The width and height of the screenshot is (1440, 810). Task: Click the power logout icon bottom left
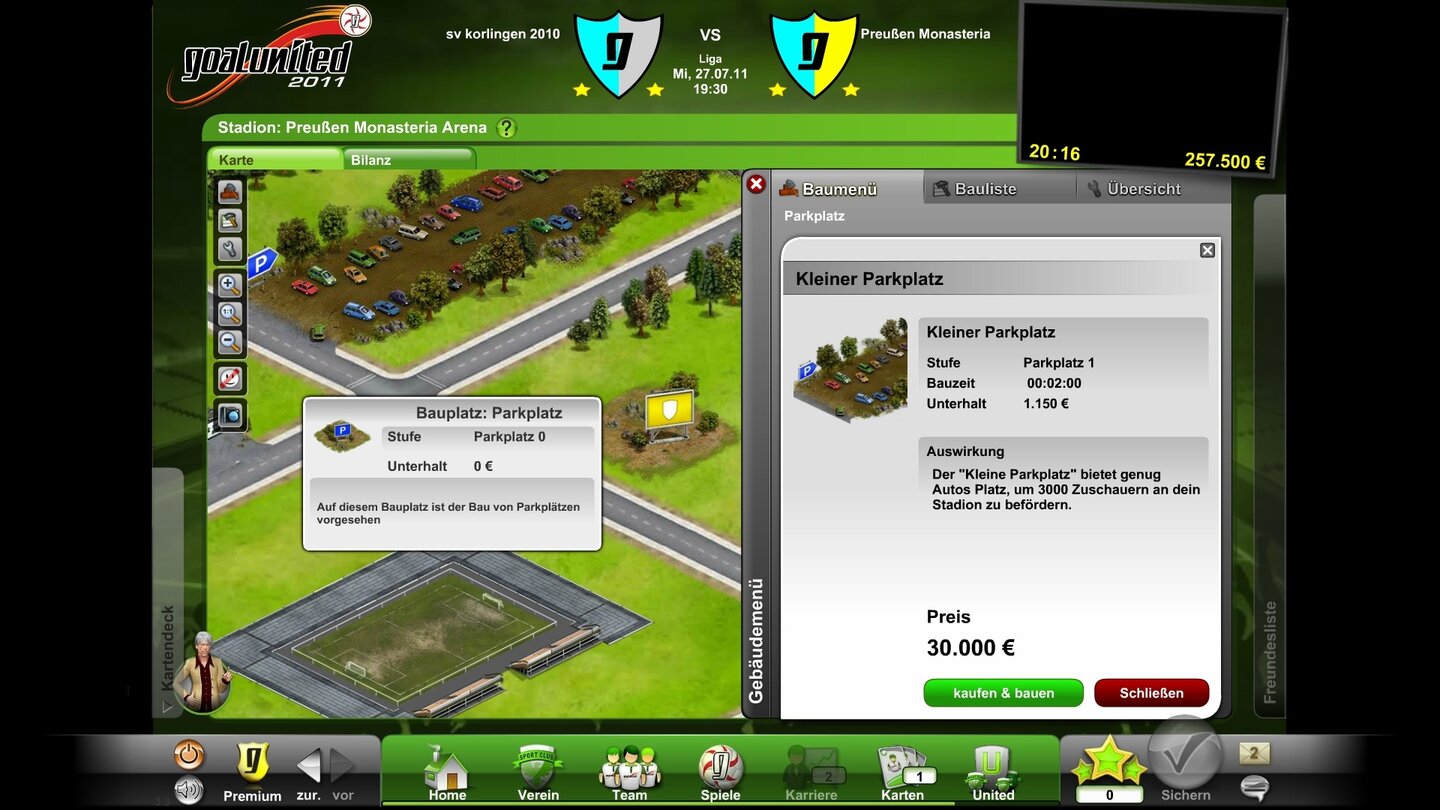tap(188, 753)
